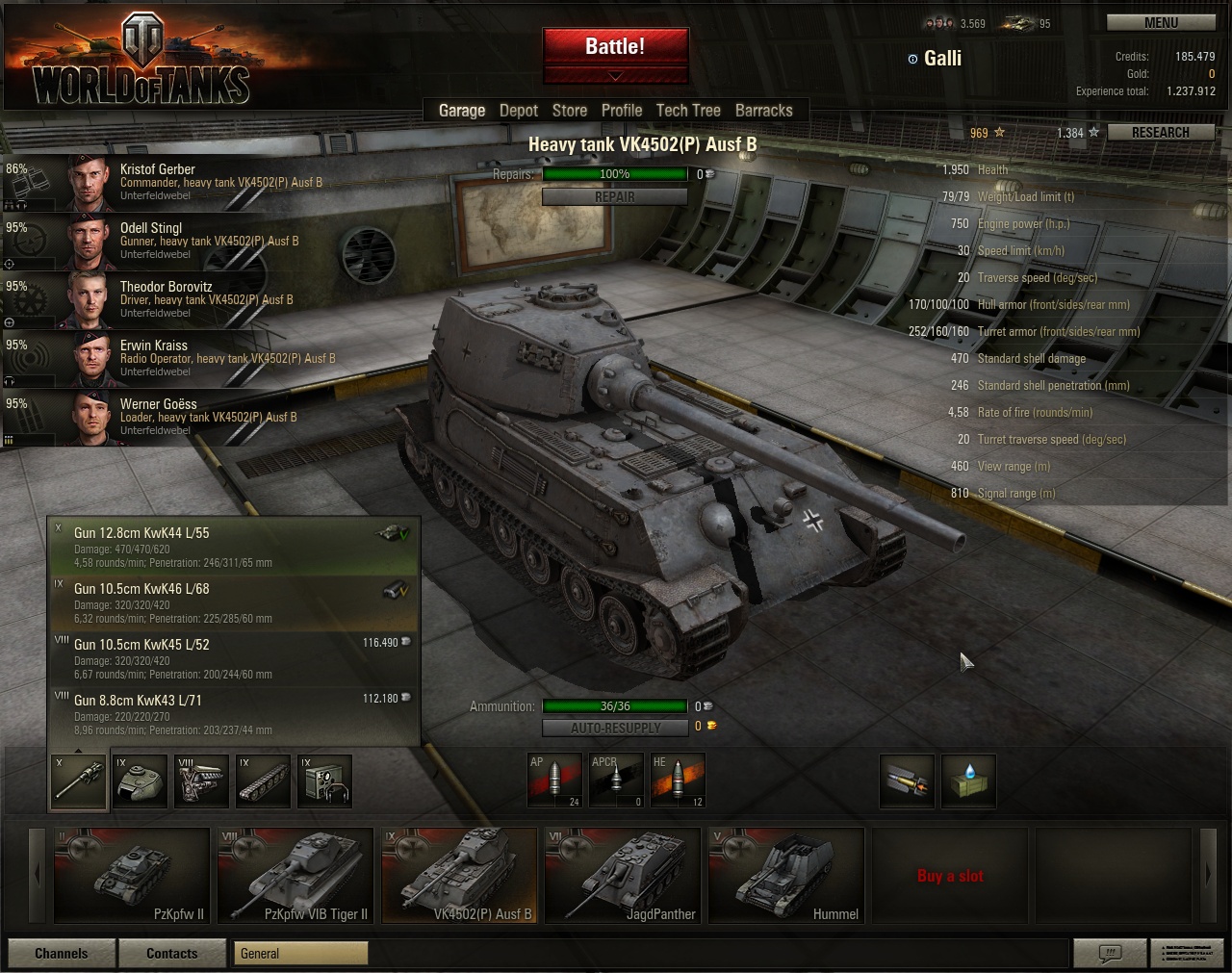Open the Contacts window

172,954
